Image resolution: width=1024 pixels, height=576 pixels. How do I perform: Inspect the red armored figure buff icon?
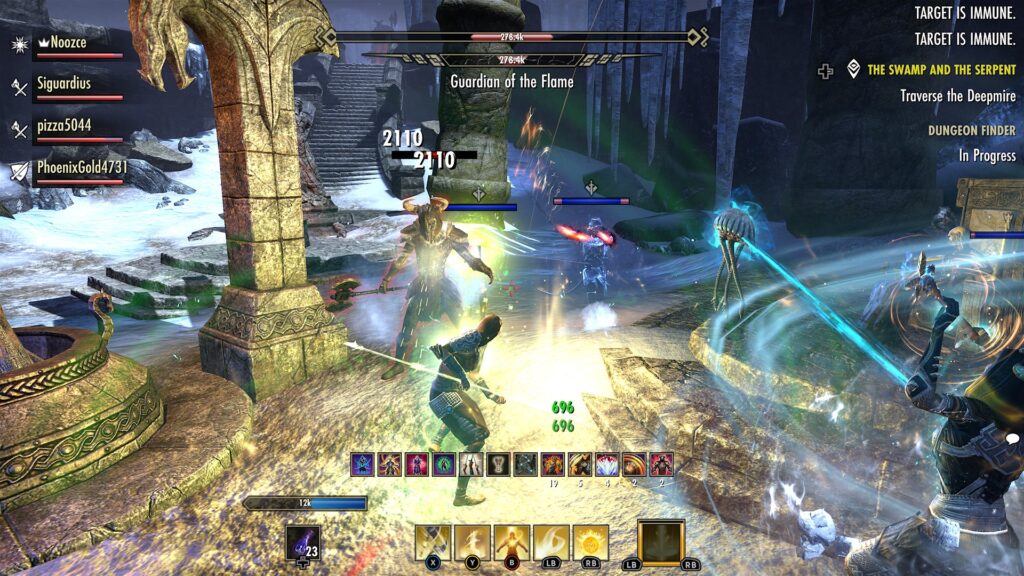(661, 464)
